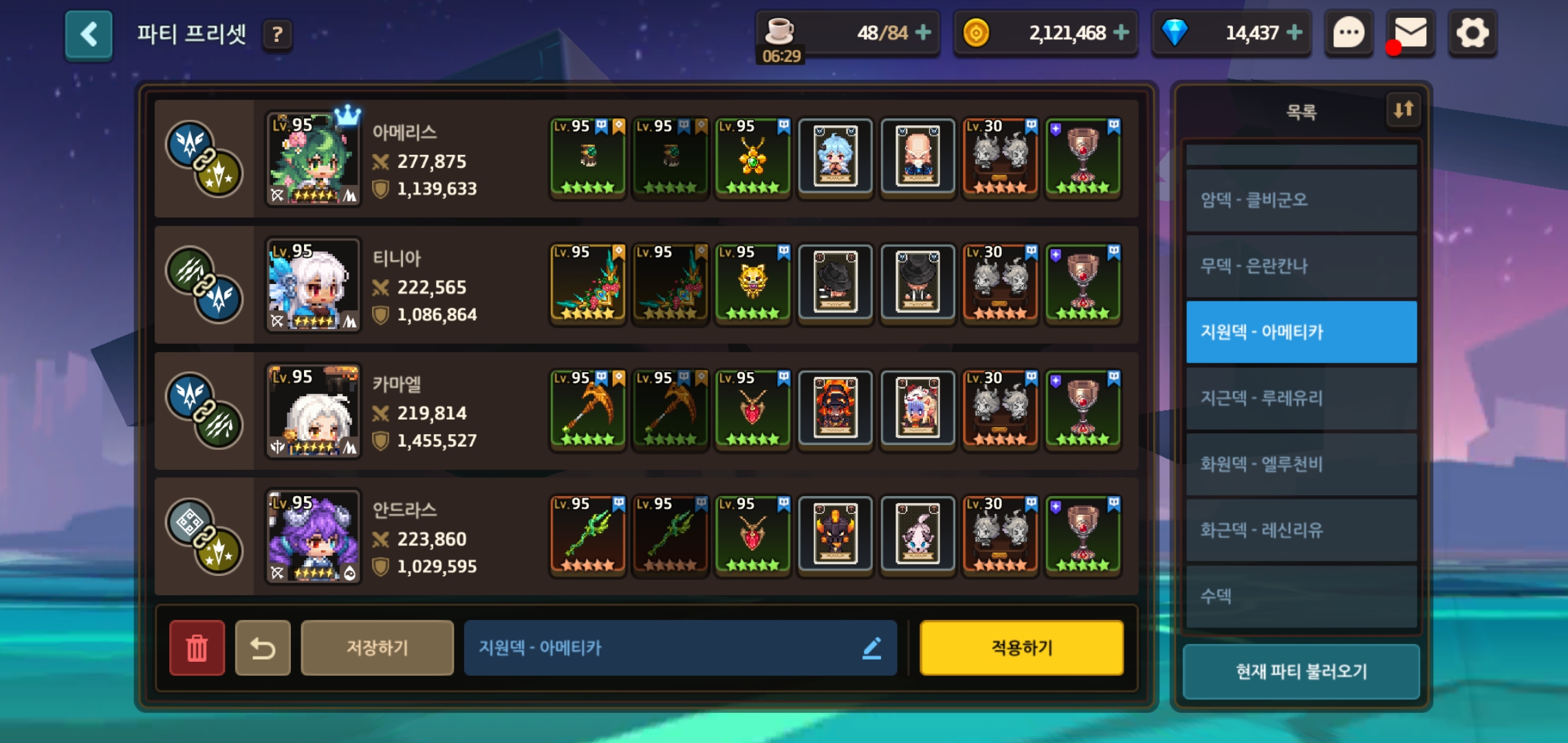The image size is (1568, 743).
Task: Select the 암덱 - 클비군오 preset
Action: pos(1301,200)
